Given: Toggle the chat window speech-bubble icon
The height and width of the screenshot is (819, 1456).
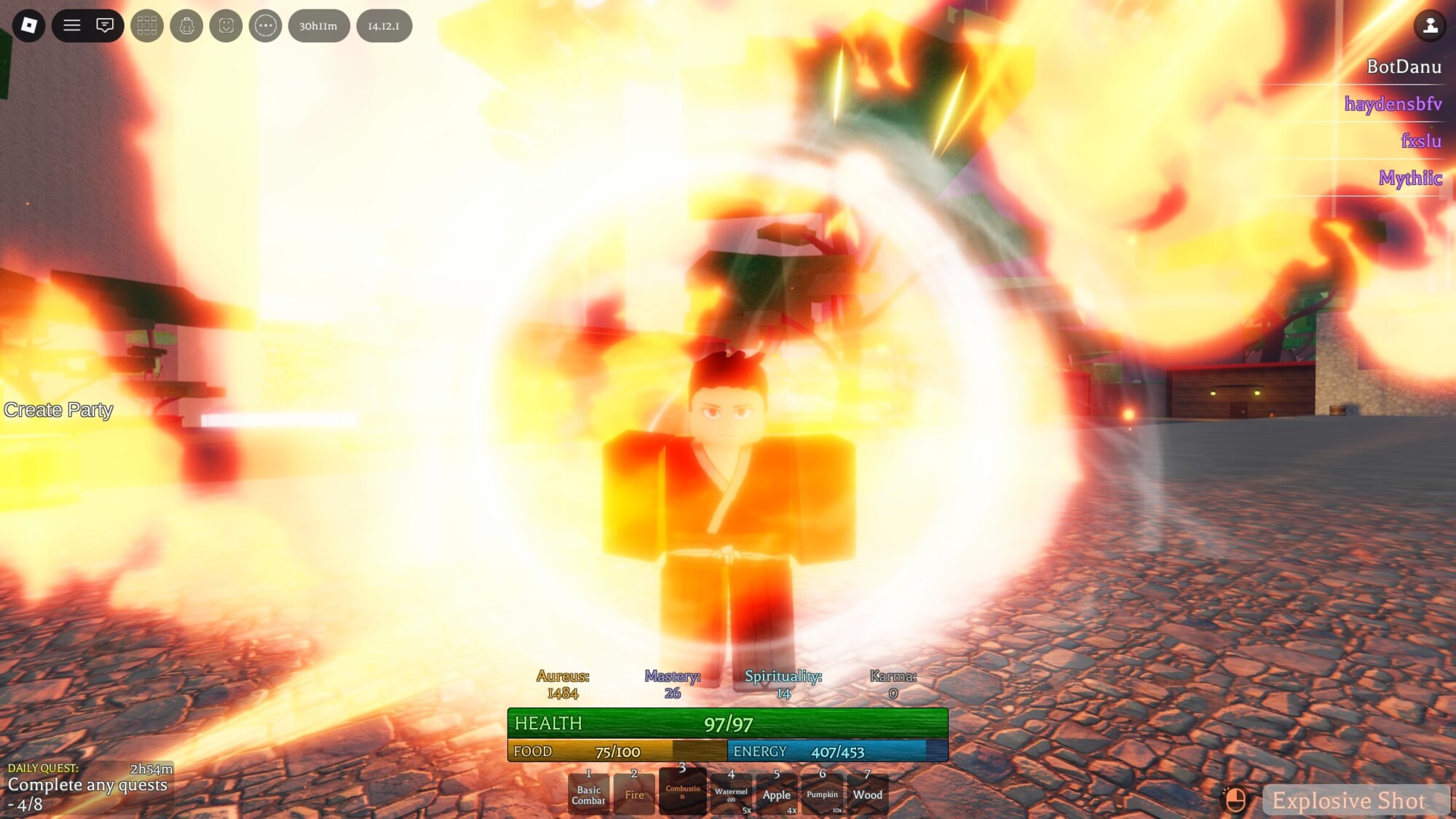Looking at the screenshot, I should 105,25.
